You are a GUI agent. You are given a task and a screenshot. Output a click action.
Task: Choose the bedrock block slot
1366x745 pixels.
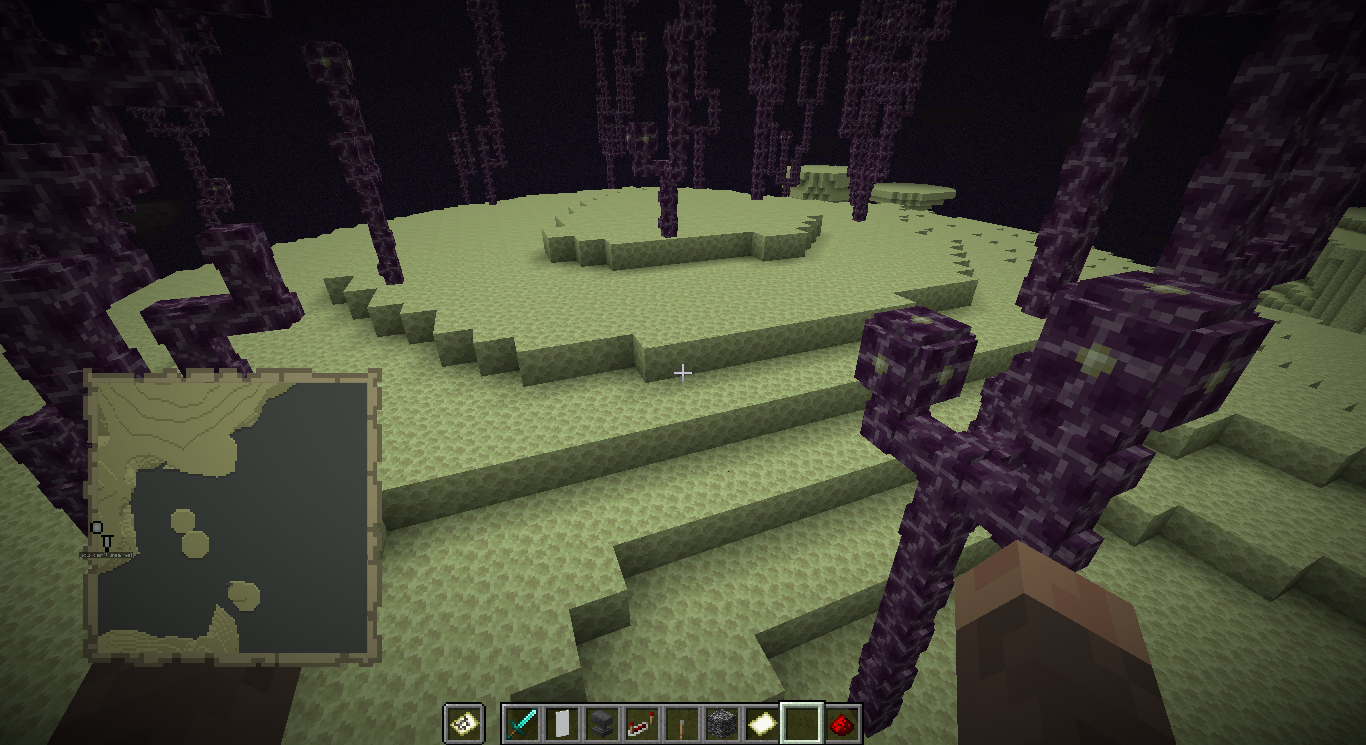(721, 723)
